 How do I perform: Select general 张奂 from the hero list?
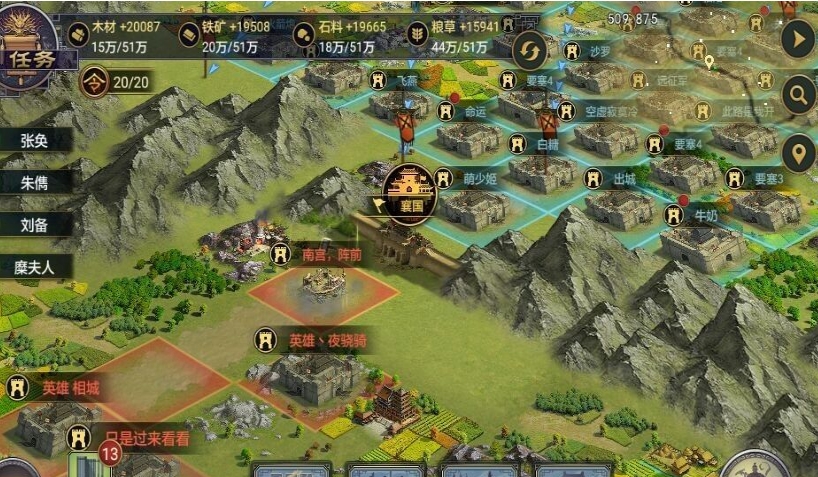34,141
